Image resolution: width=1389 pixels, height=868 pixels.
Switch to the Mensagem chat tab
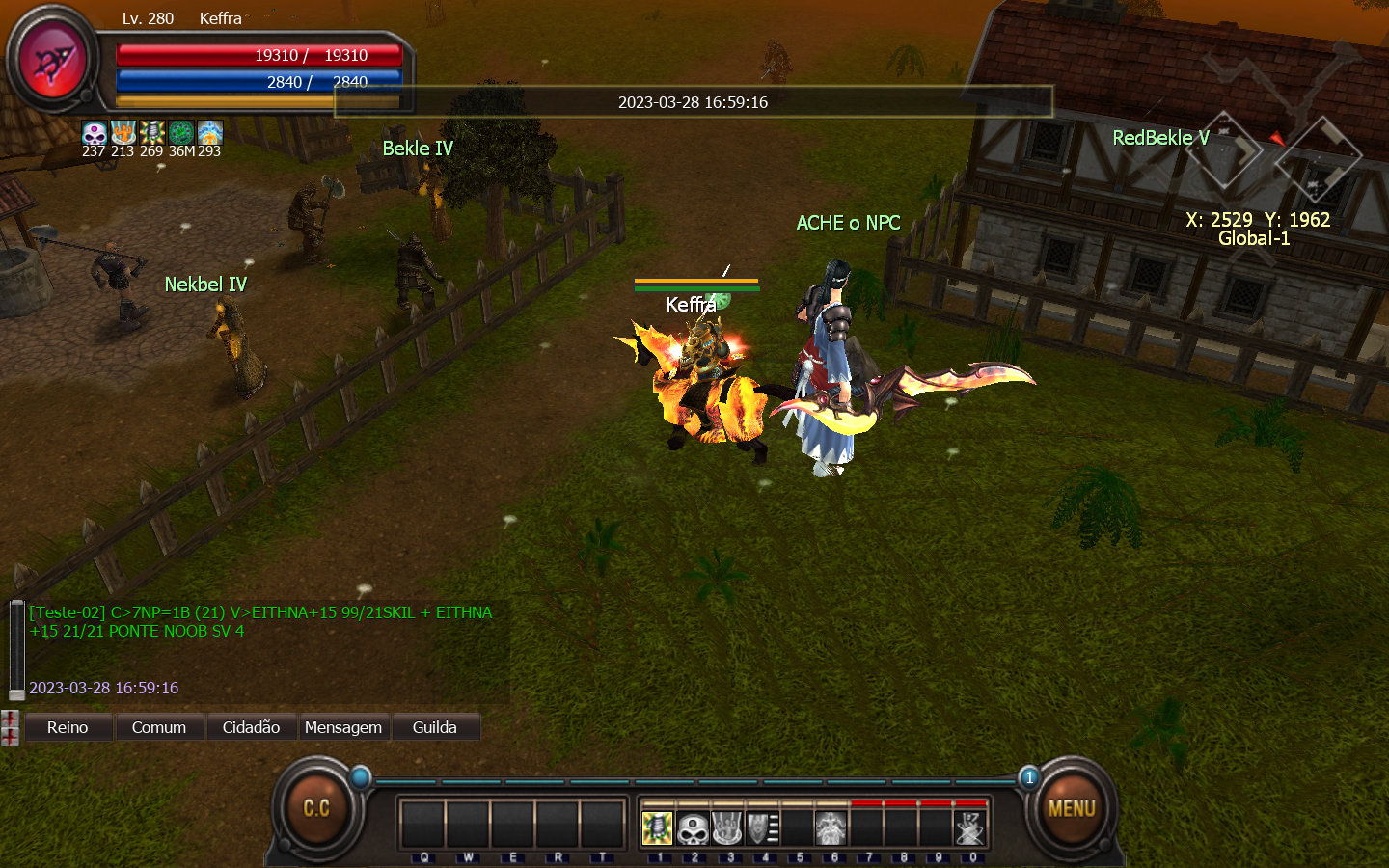click(x=343, y=727)
